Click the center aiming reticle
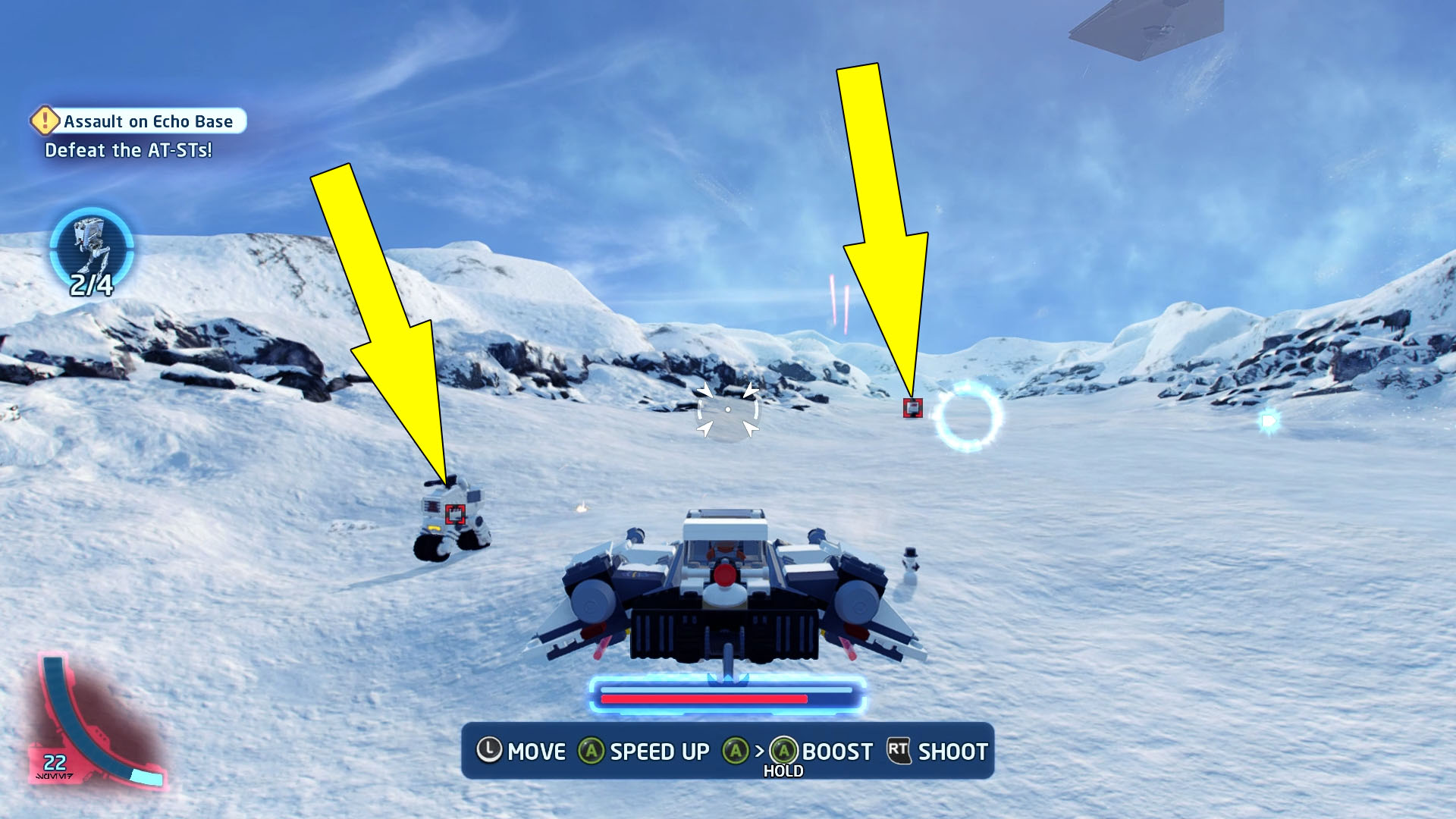1456x819 pixels. (x=729, y=408)
